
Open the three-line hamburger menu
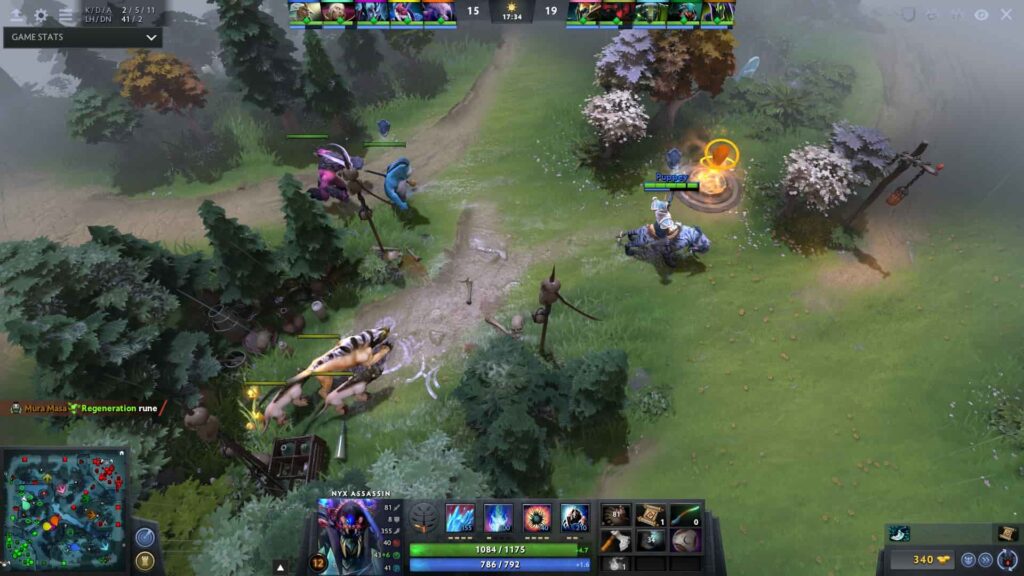pyautogui.click(x=67, y=15)
